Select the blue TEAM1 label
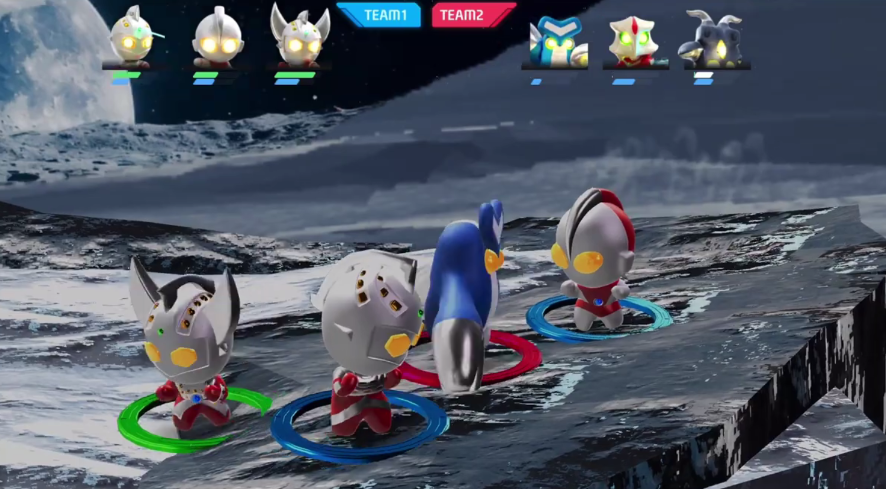Viewport: 886px width, 489px height. (378, 15)
